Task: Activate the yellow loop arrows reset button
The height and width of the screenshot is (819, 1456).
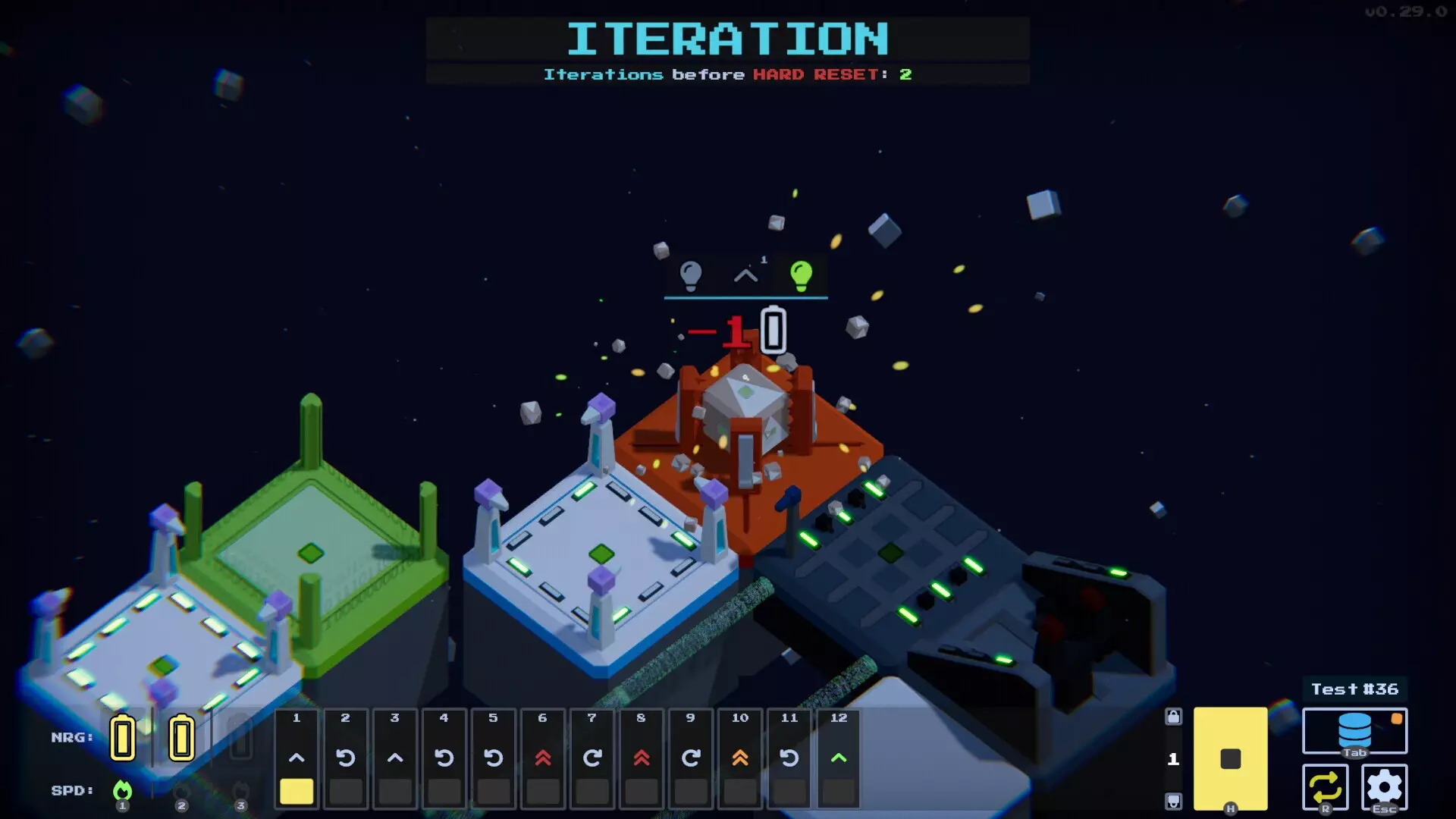Action: pos(1325,788)
